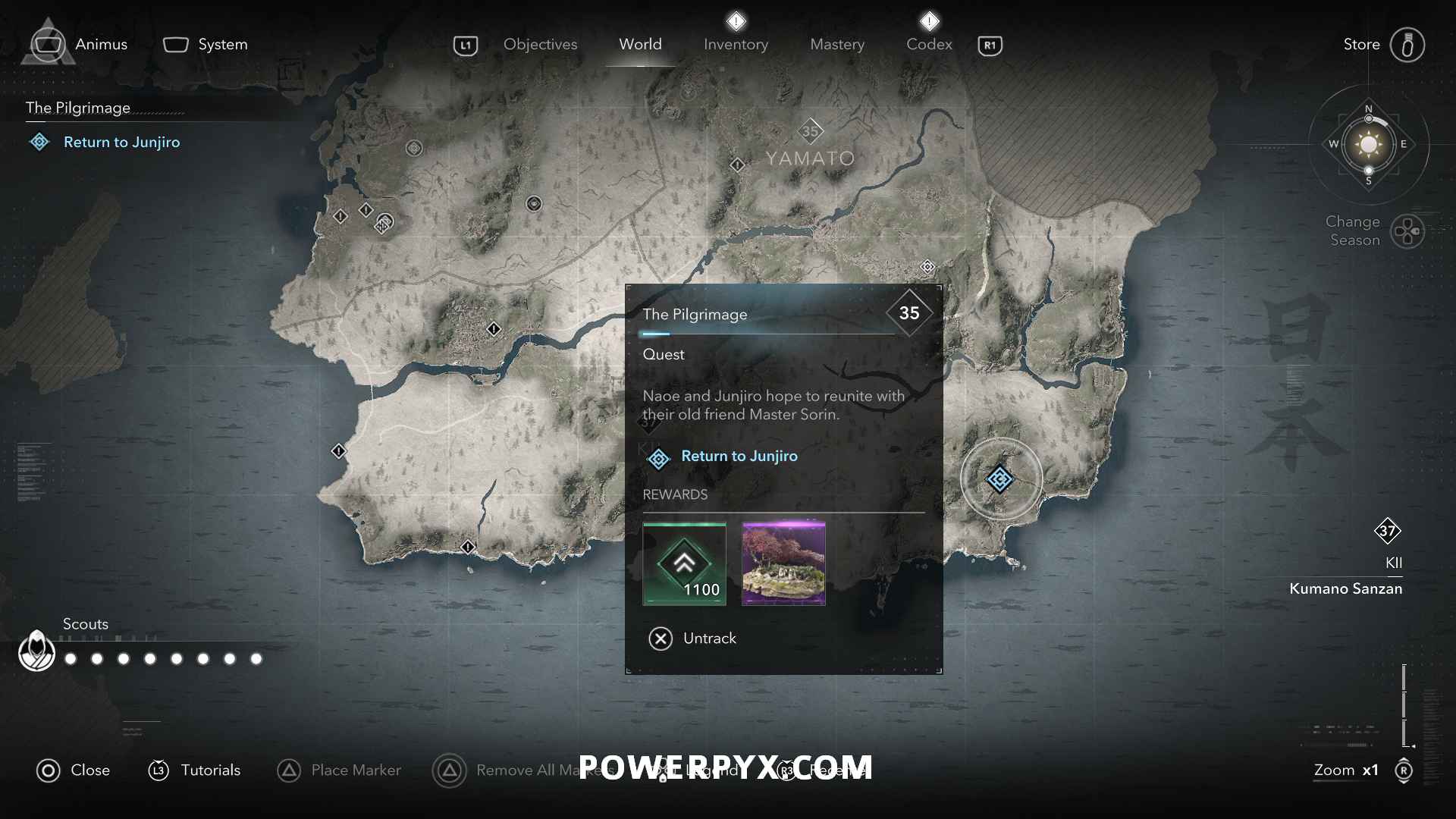Switch to the Inventory tab
Image resolution: width=1456 pixels, height=819 pixels.
736,45
